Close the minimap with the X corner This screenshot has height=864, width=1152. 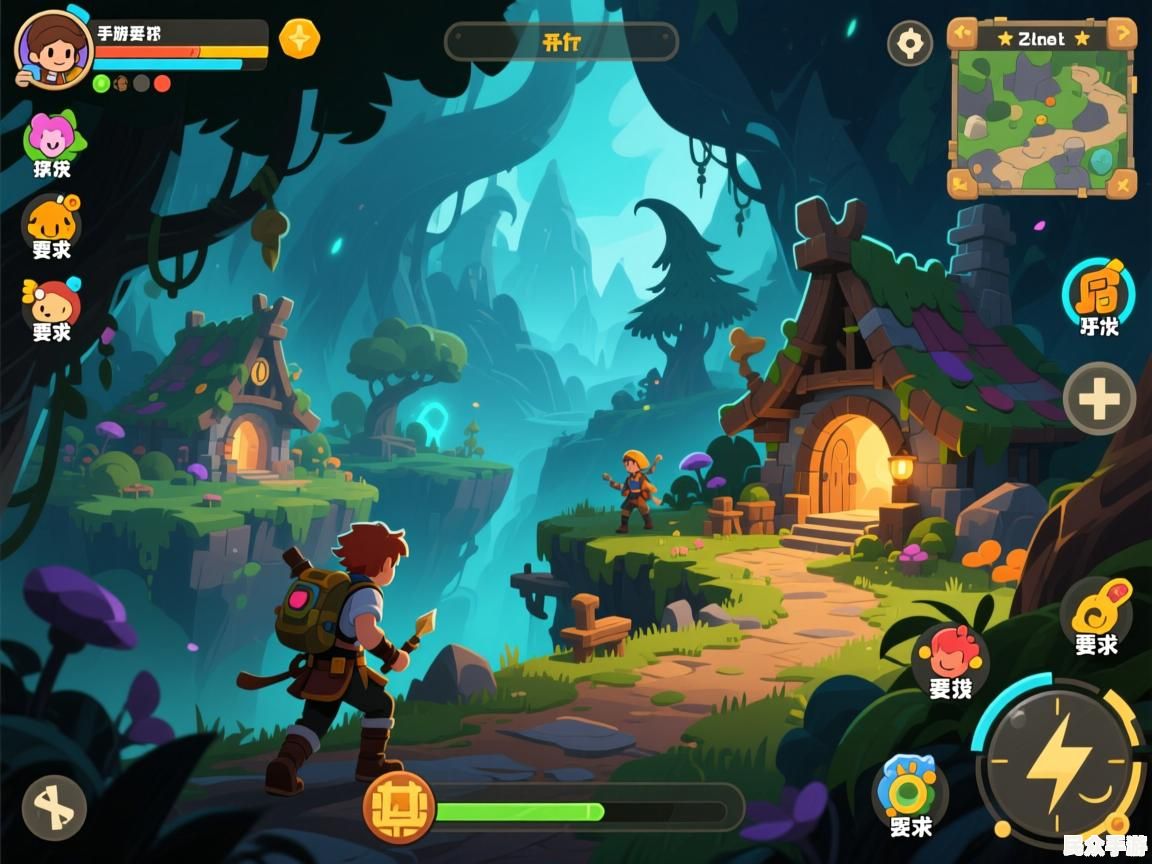pos(1122,183)
